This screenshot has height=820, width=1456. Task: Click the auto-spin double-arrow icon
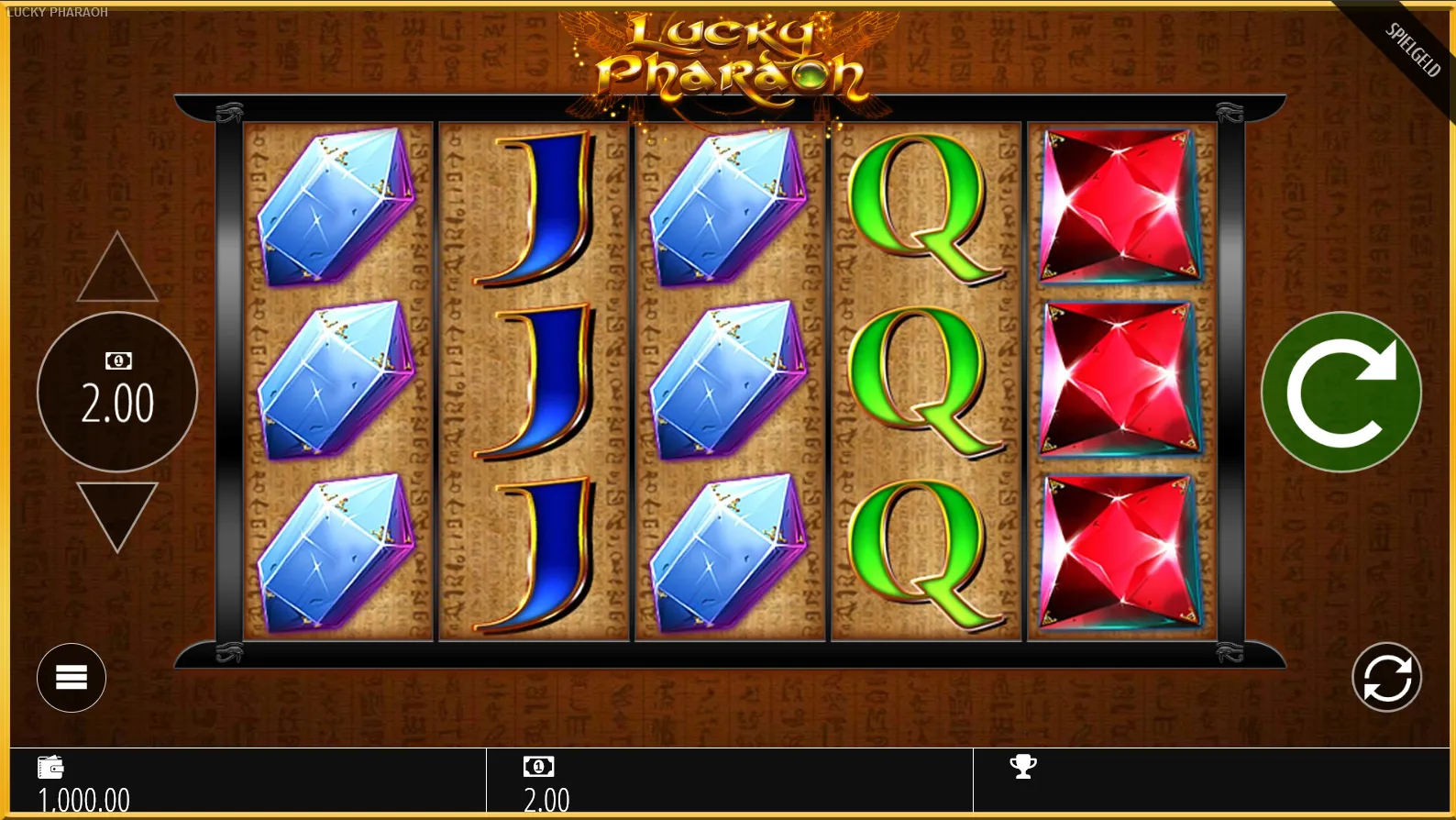point(1384,677)
